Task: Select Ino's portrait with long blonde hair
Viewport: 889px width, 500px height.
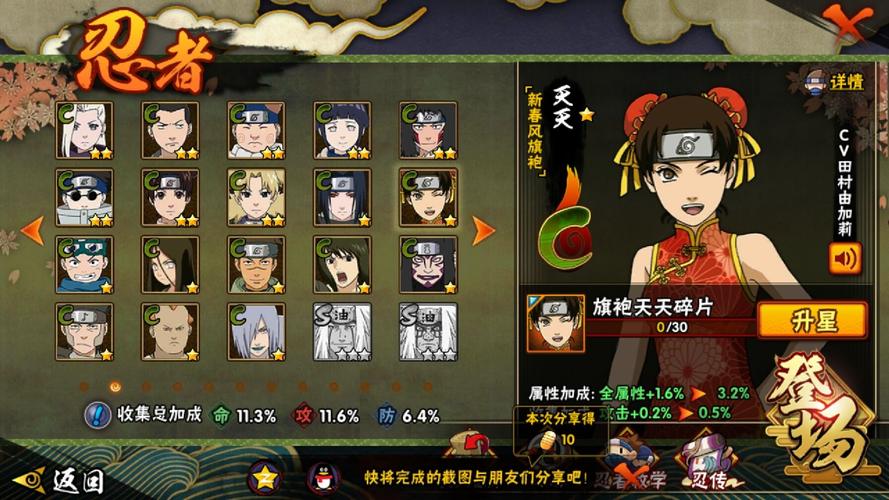Action: (x=84, y=130)
